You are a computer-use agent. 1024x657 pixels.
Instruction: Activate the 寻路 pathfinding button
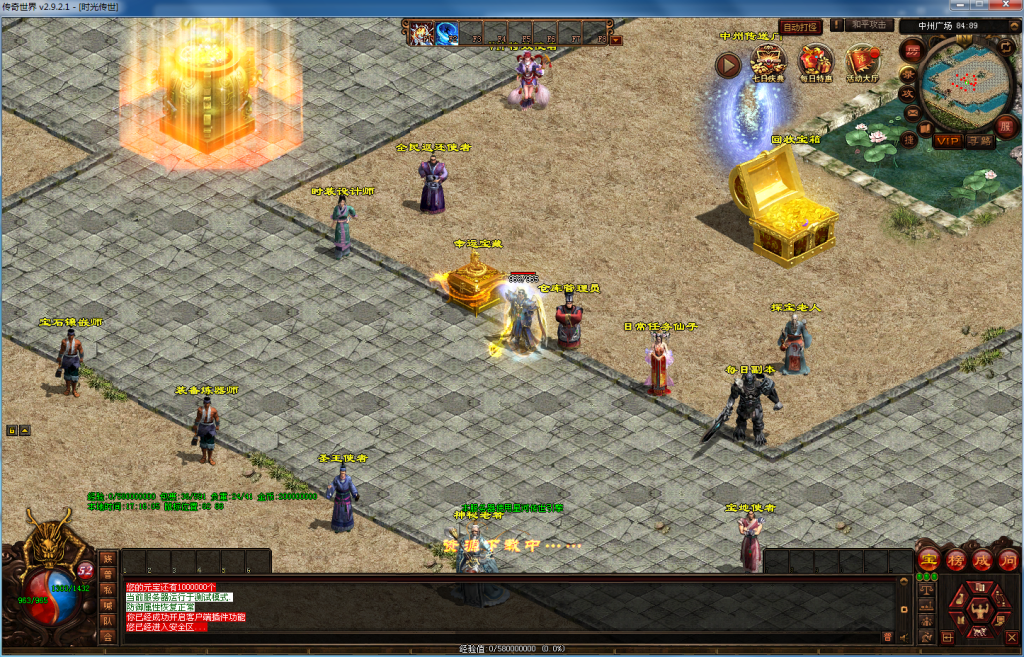[980, 141]
